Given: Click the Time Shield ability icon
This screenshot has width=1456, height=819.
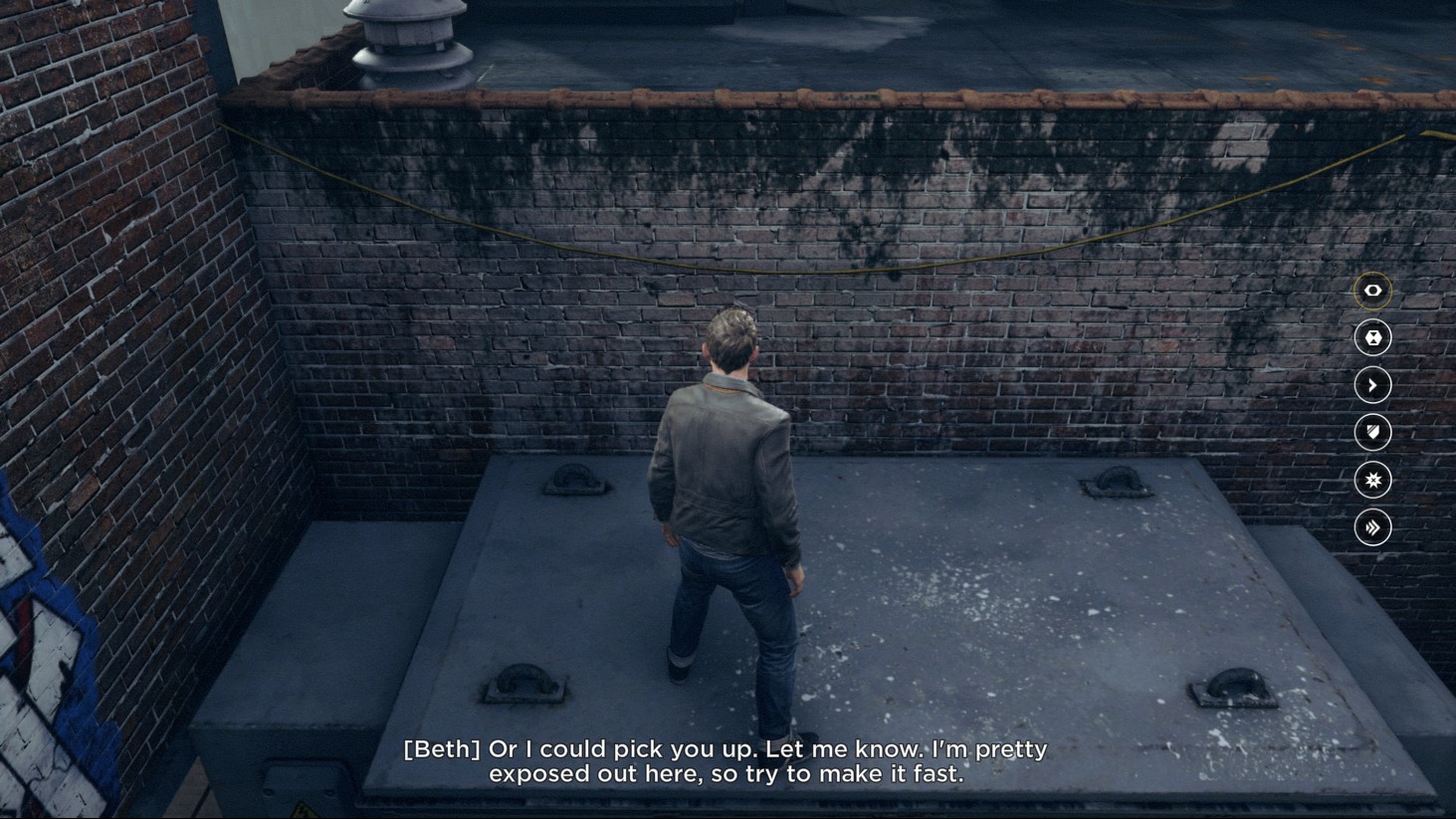Looking at the screenshot, I should pyautogui.click(x=1372, y=433).
